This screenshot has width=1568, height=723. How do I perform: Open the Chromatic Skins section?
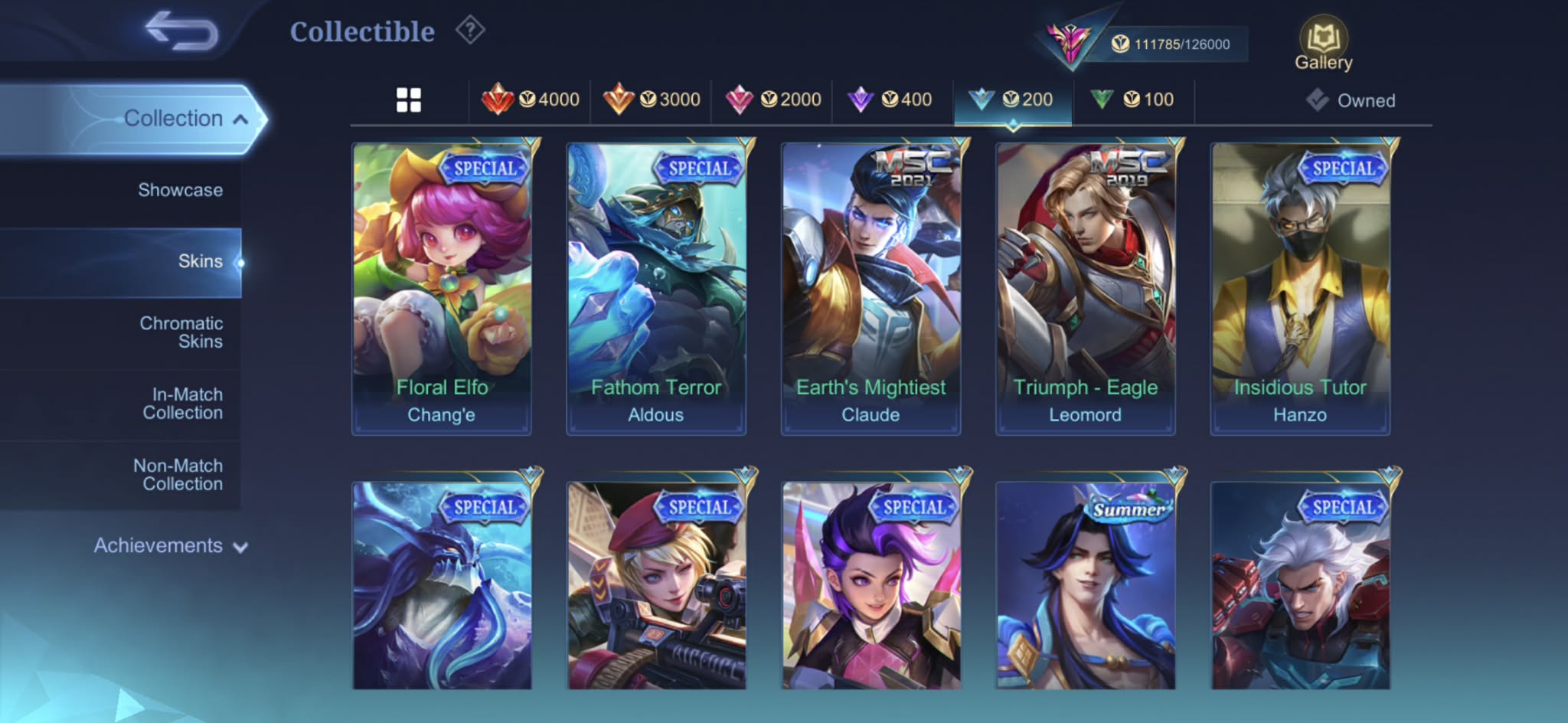(181, 332)
